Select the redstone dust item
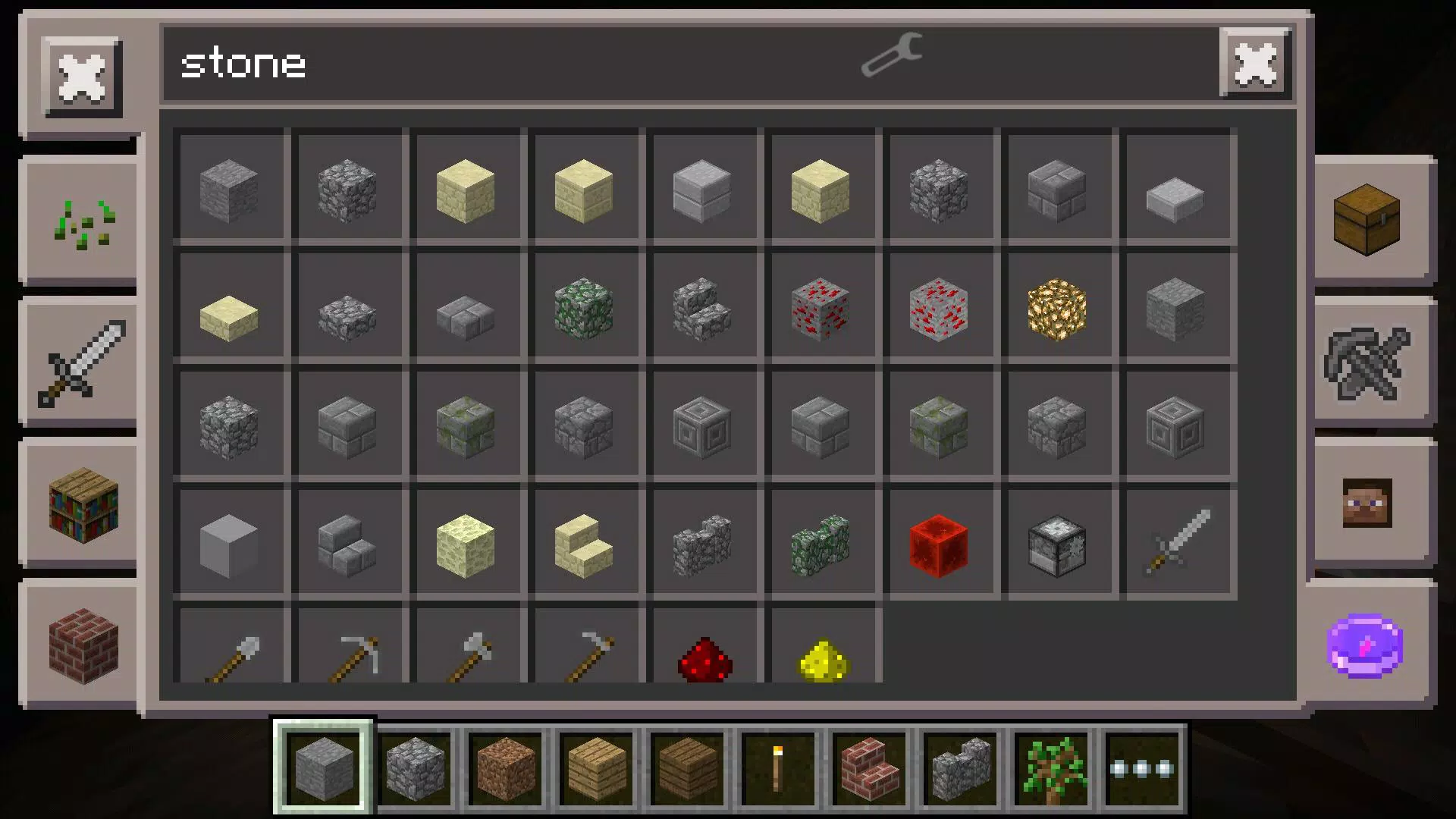 [x=704, y=658]
